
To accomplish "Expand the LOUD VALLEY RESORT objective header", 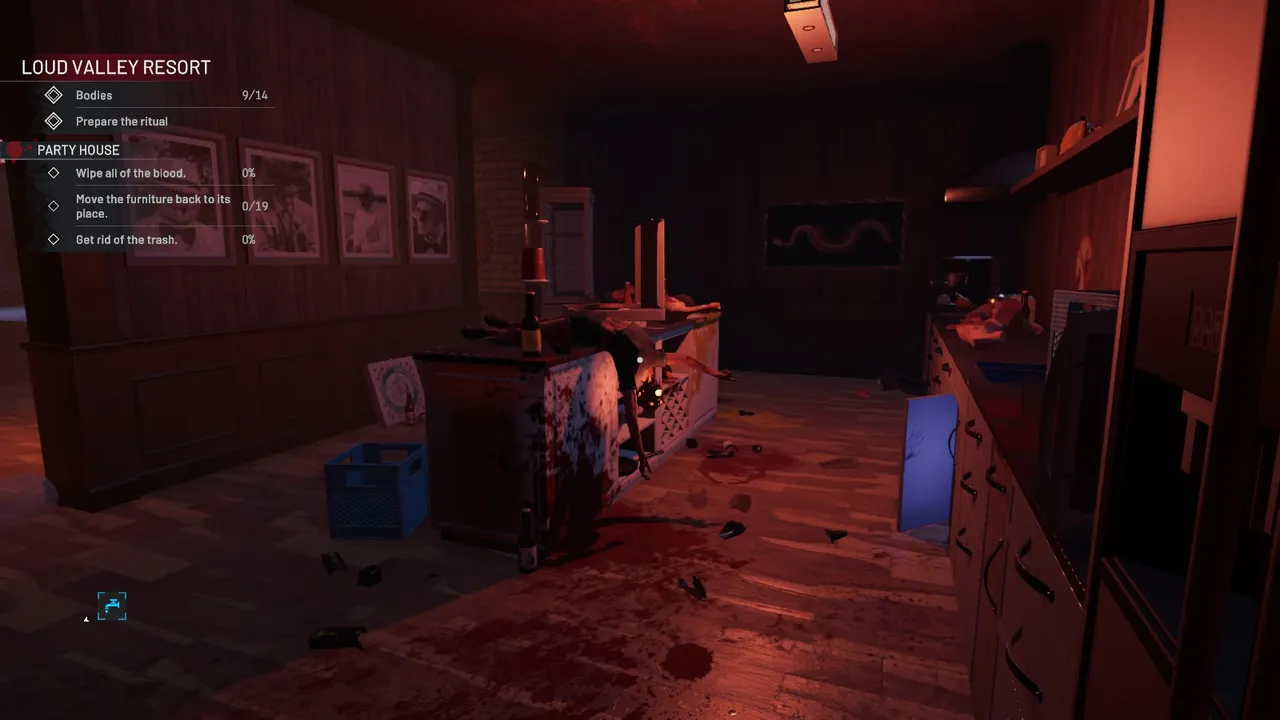I will click(x=114, y=67).
